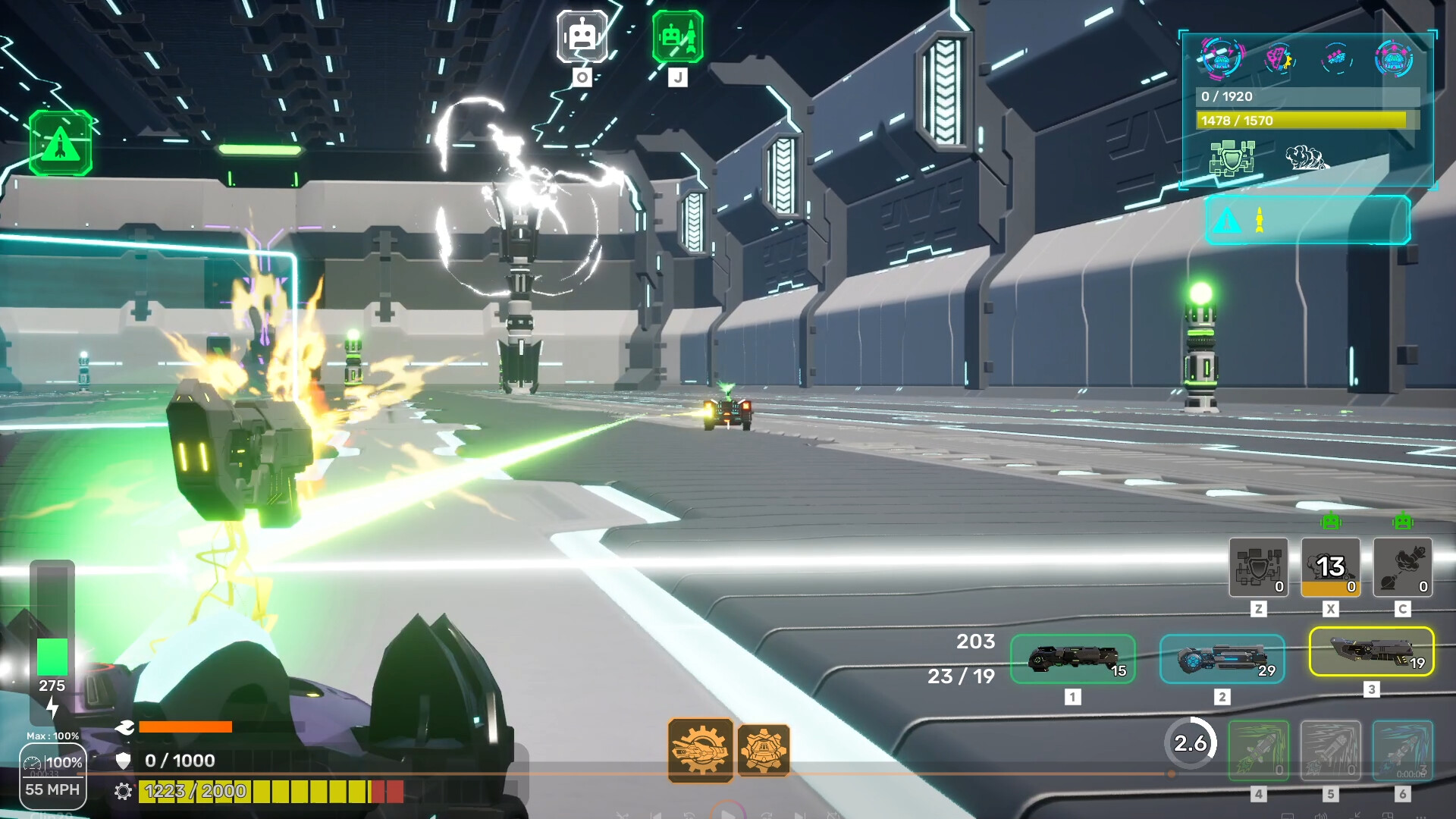Select the green robot-and-rocket icon
The image size is (1456, 819).
[677, 36]
